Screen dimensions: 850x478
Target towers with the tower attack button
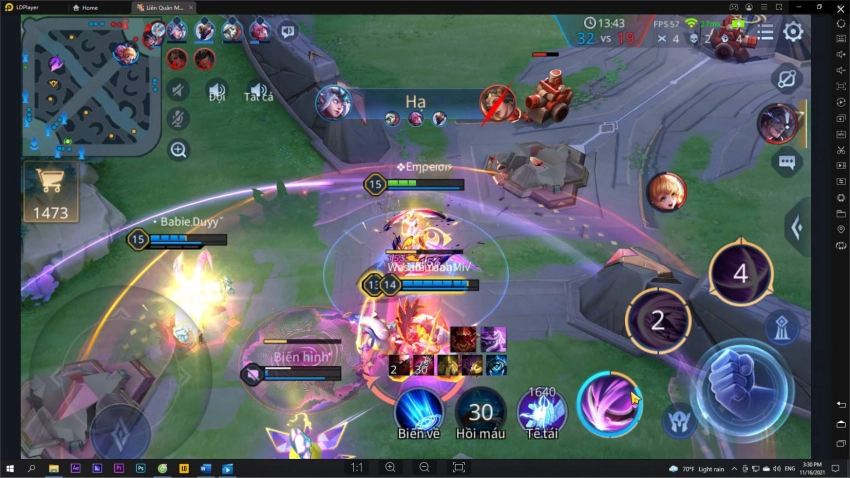(x=781, y=328)
